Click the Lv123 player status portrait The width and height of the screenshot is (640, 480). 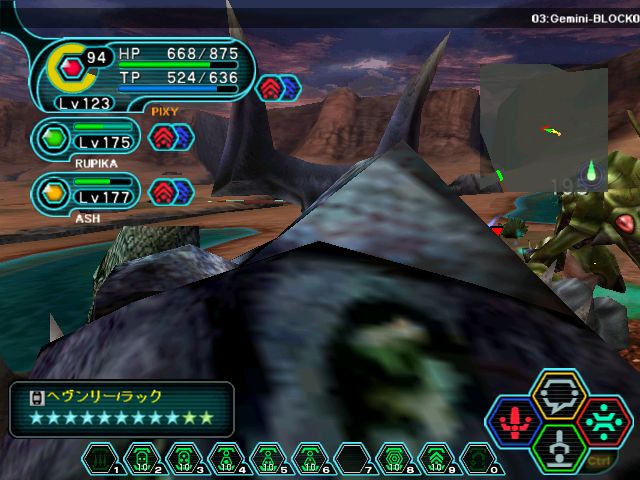72,68
